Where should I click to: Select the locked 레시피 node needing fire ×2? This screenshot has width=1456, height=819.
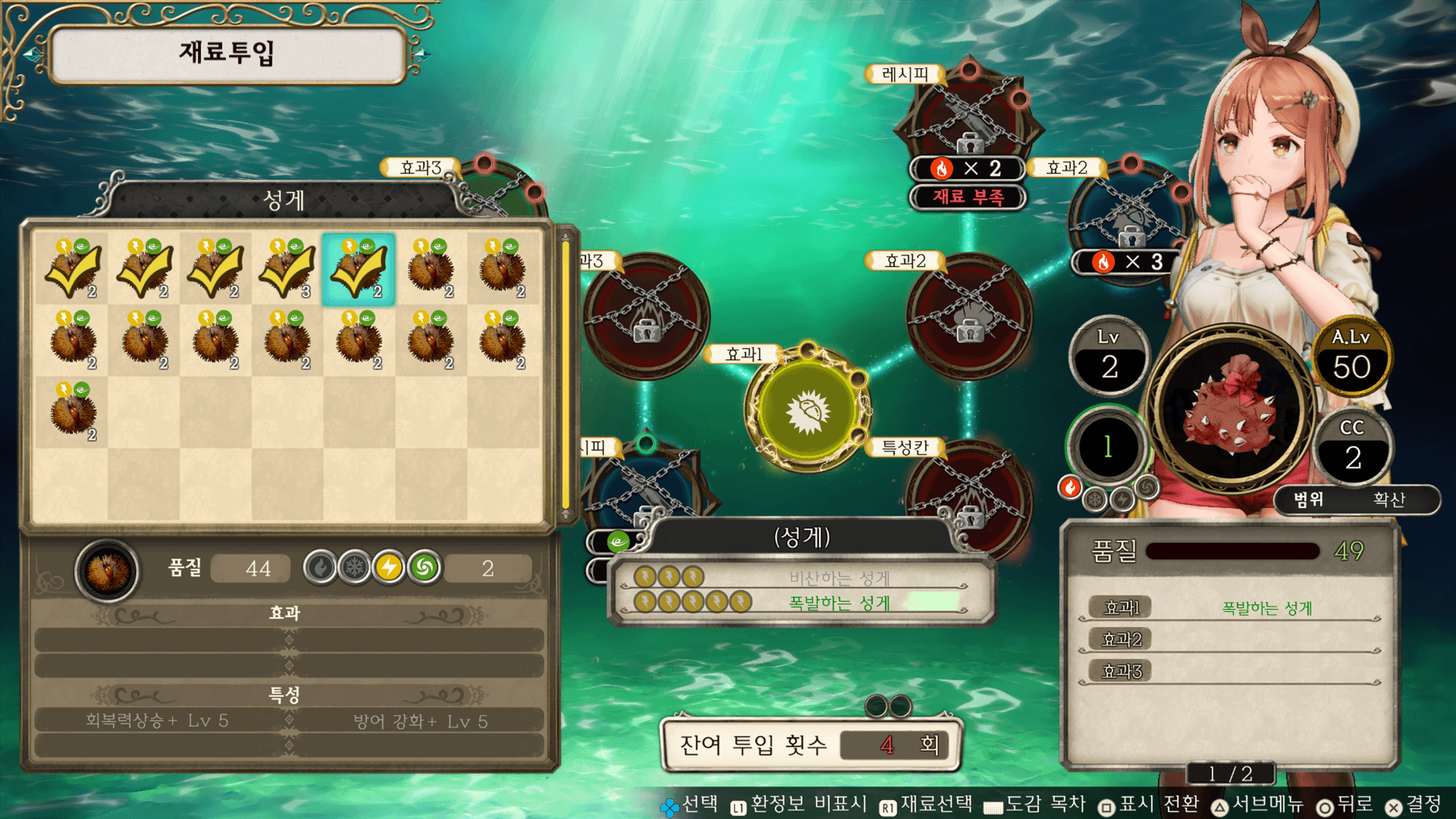point(968,114)
